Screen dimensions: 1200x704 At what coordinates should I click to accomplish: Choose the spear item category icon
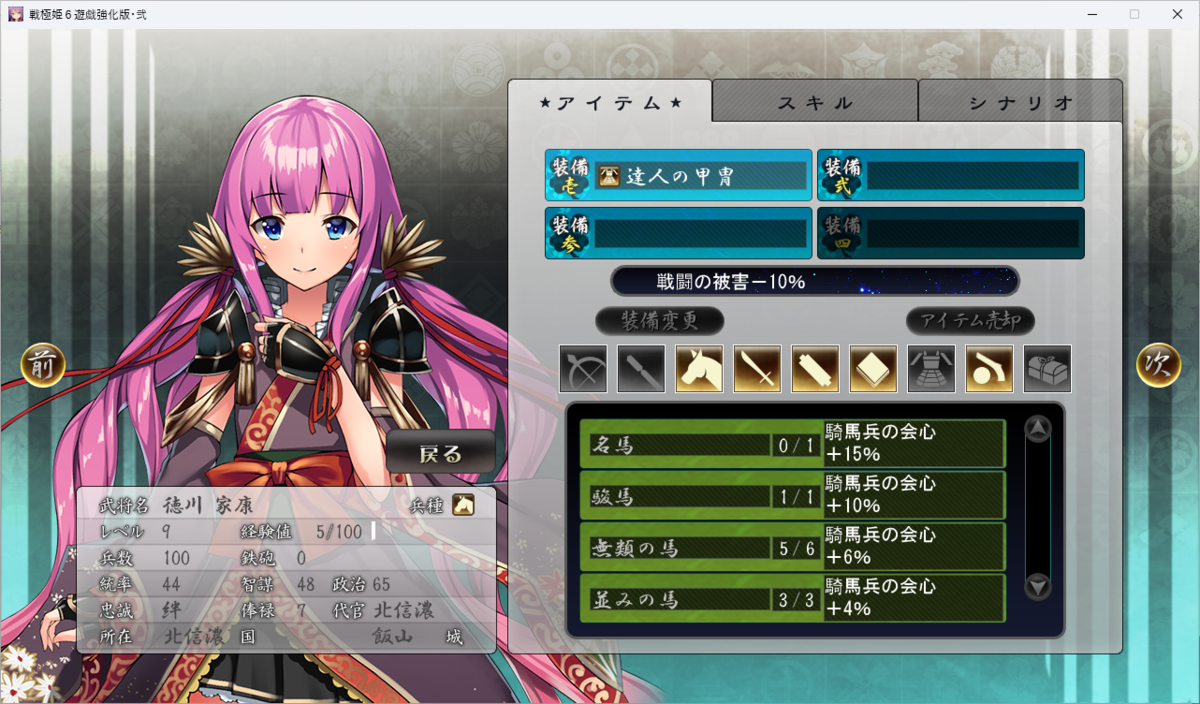(x=642, y=368)
